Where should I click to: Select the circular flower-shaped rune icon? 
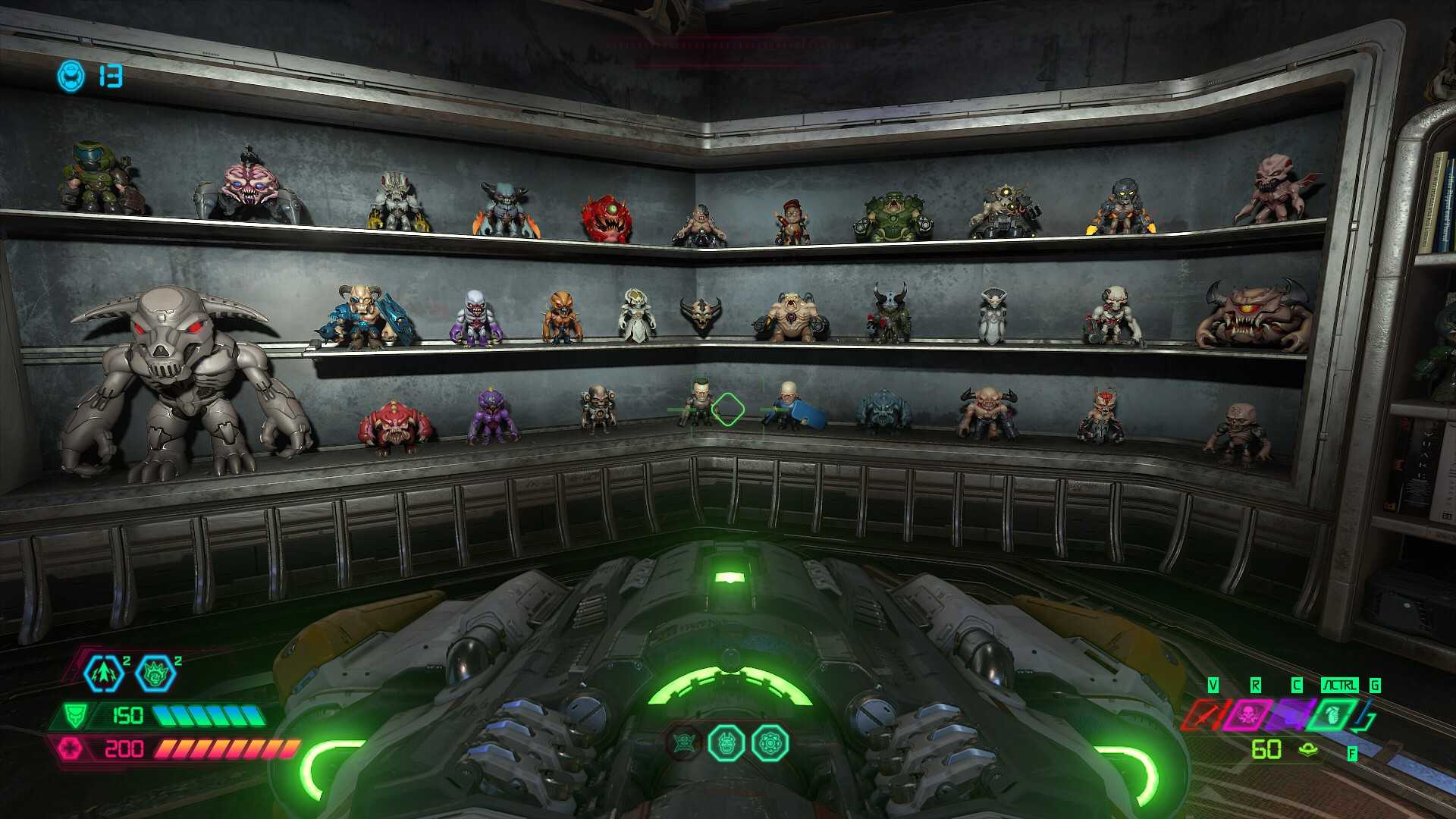point(770,743)
